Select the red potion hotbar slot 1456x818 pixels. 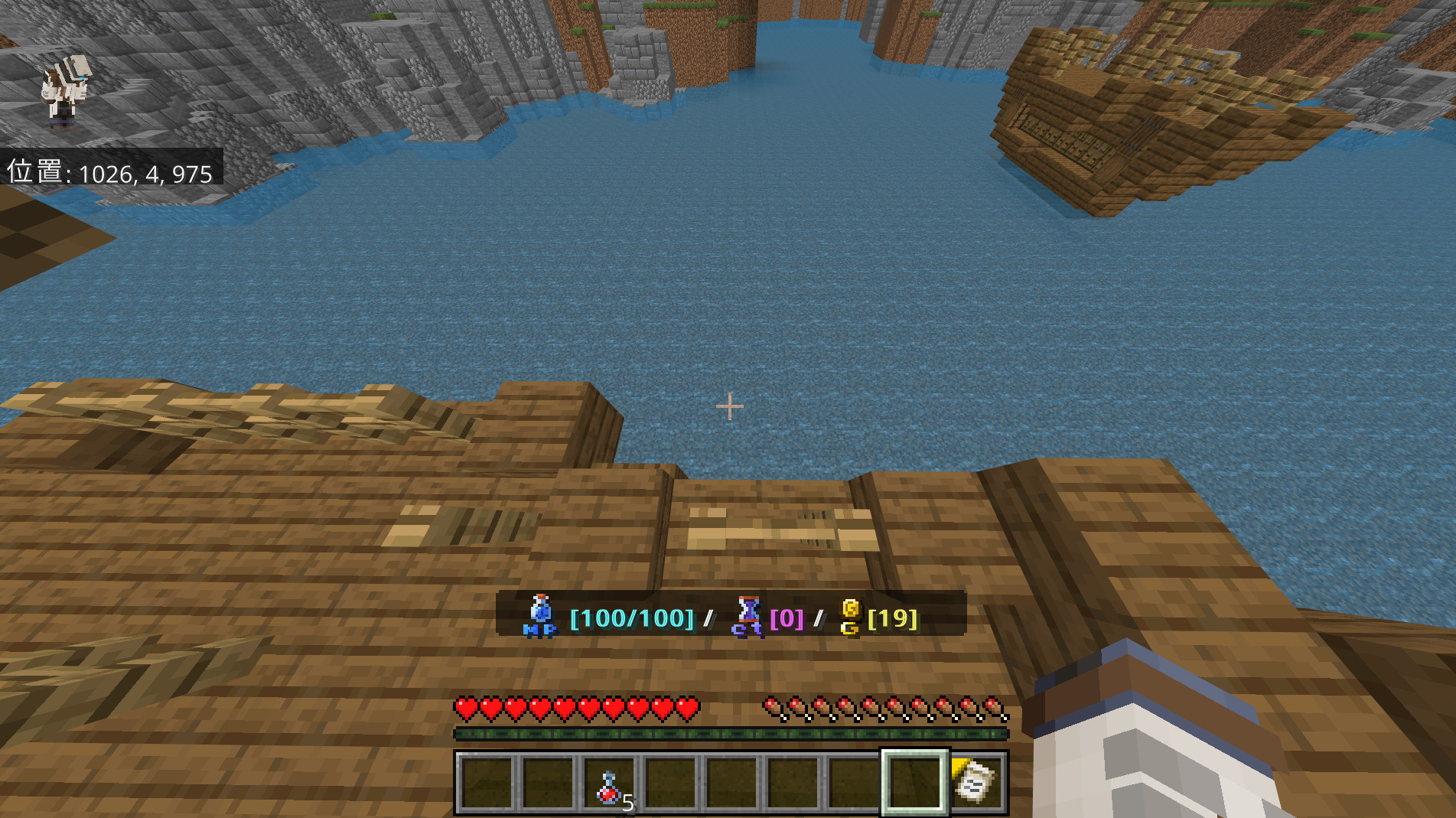click(609, 784)
